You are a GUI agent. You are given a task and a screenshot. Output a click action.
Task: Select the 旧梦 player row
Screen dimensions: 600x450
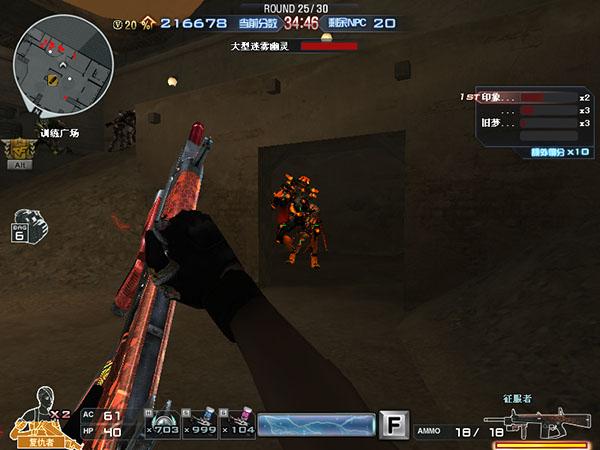pos(525,123)
